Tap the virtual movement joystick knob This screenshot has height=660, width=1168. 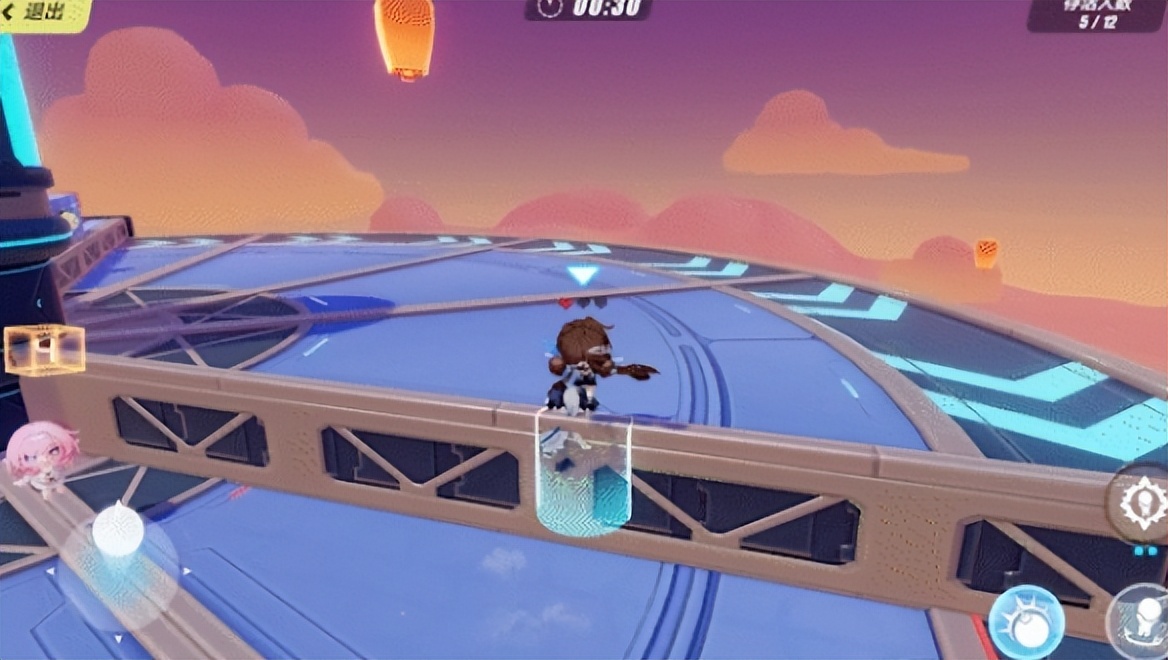[118, 531]
